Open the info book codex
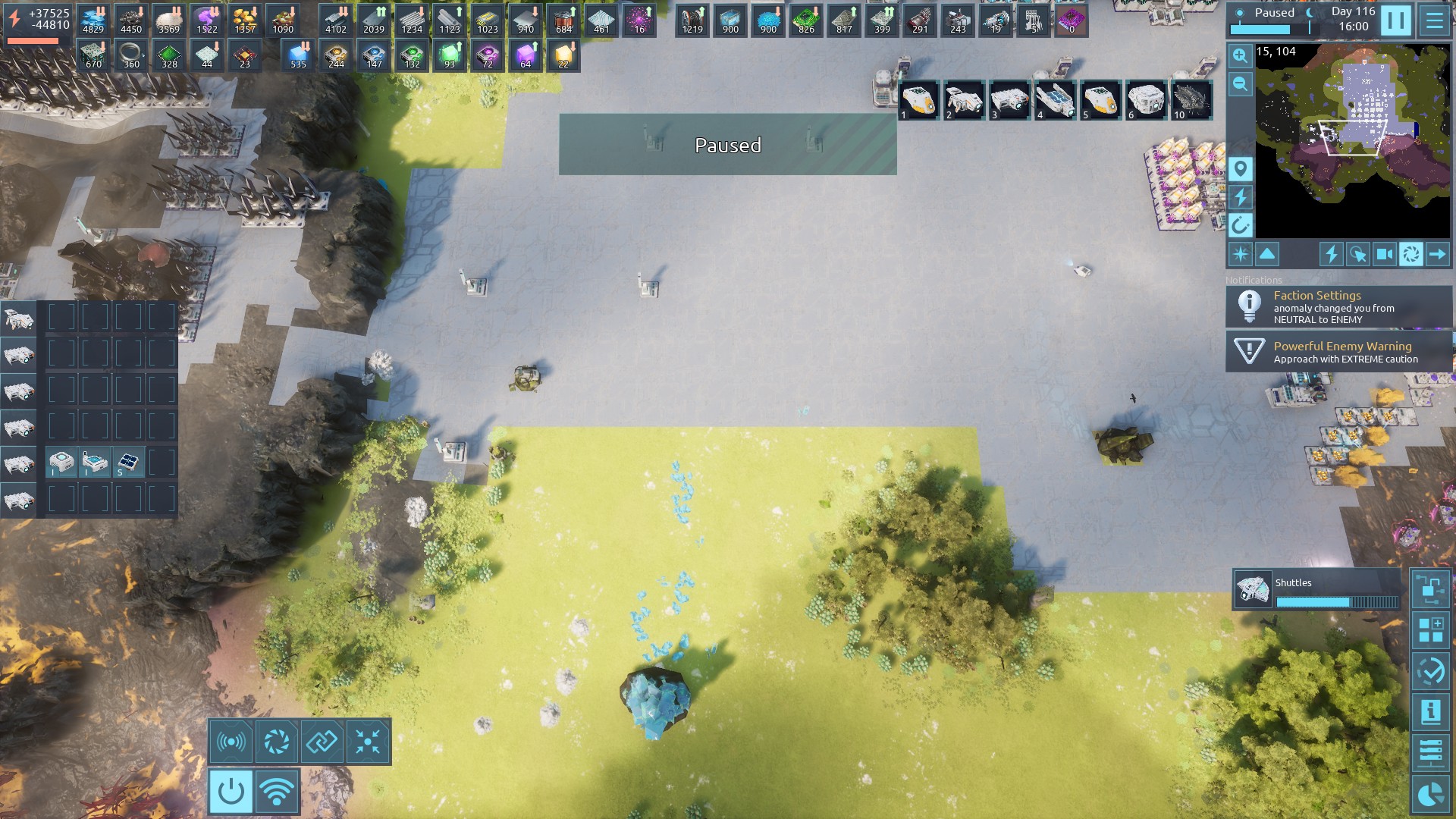 tap(1430, 711)
